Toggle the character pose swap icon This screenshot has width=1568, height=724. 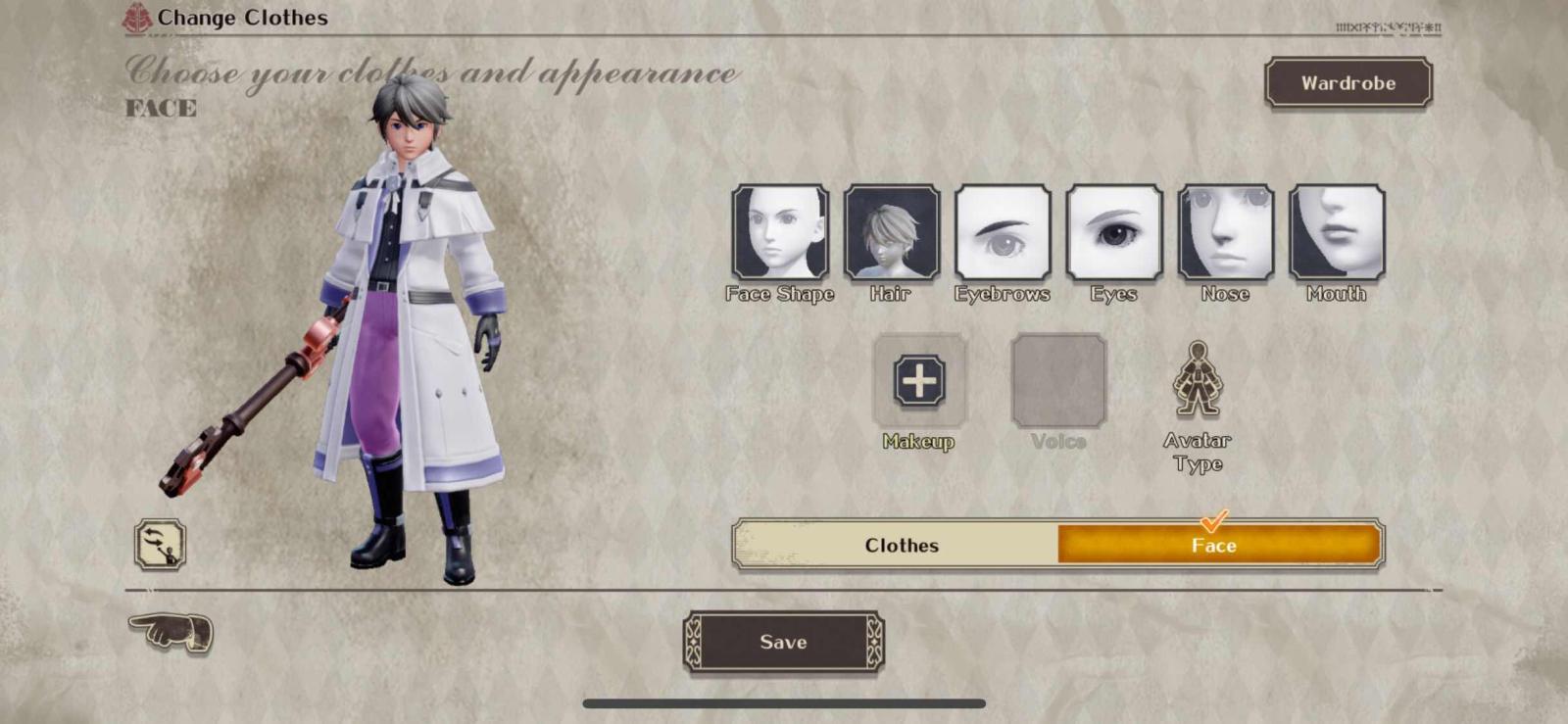pyautogui.click(x=160, y=545)
